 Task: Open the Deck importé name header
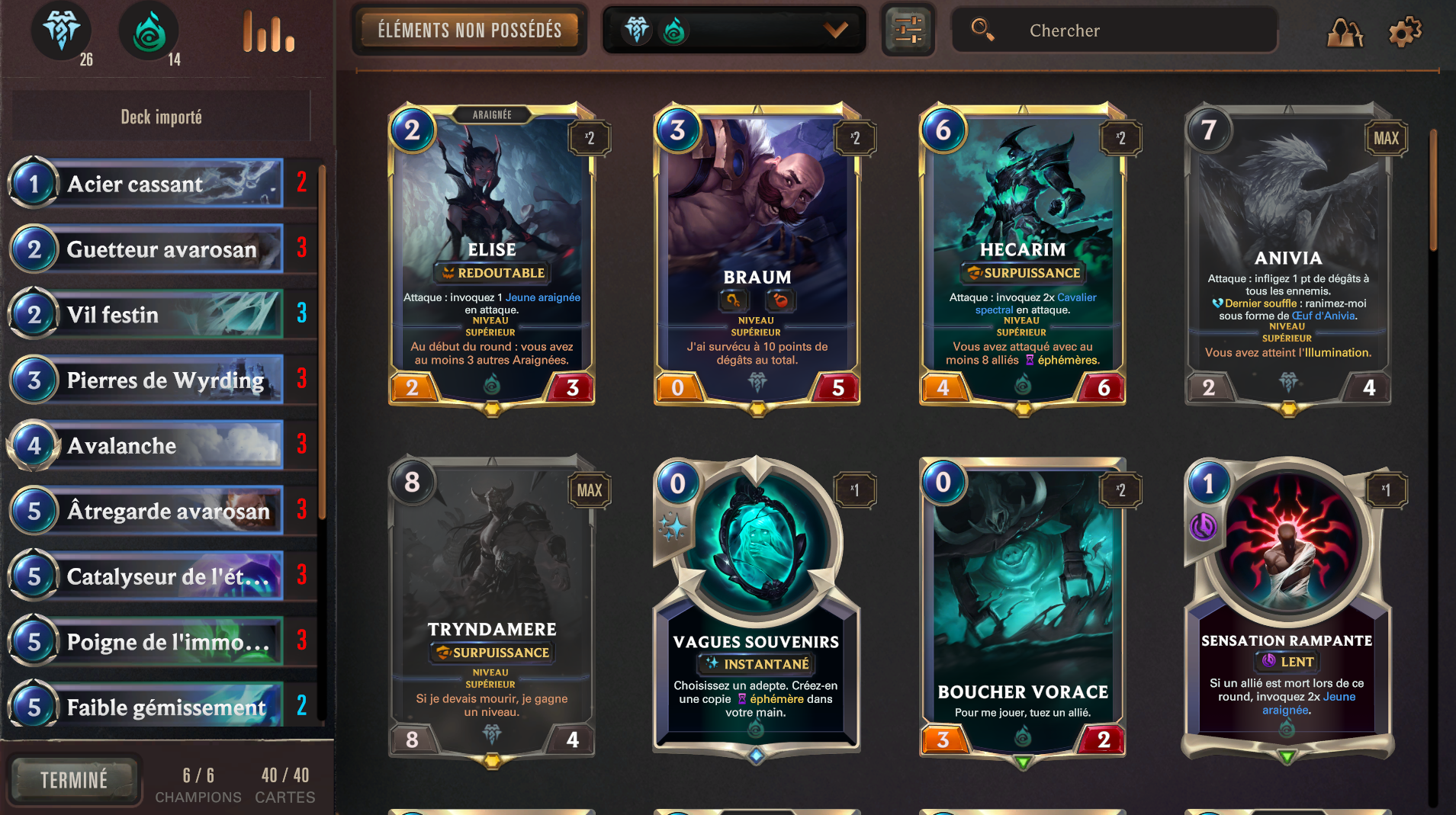[x=162, y=116]
